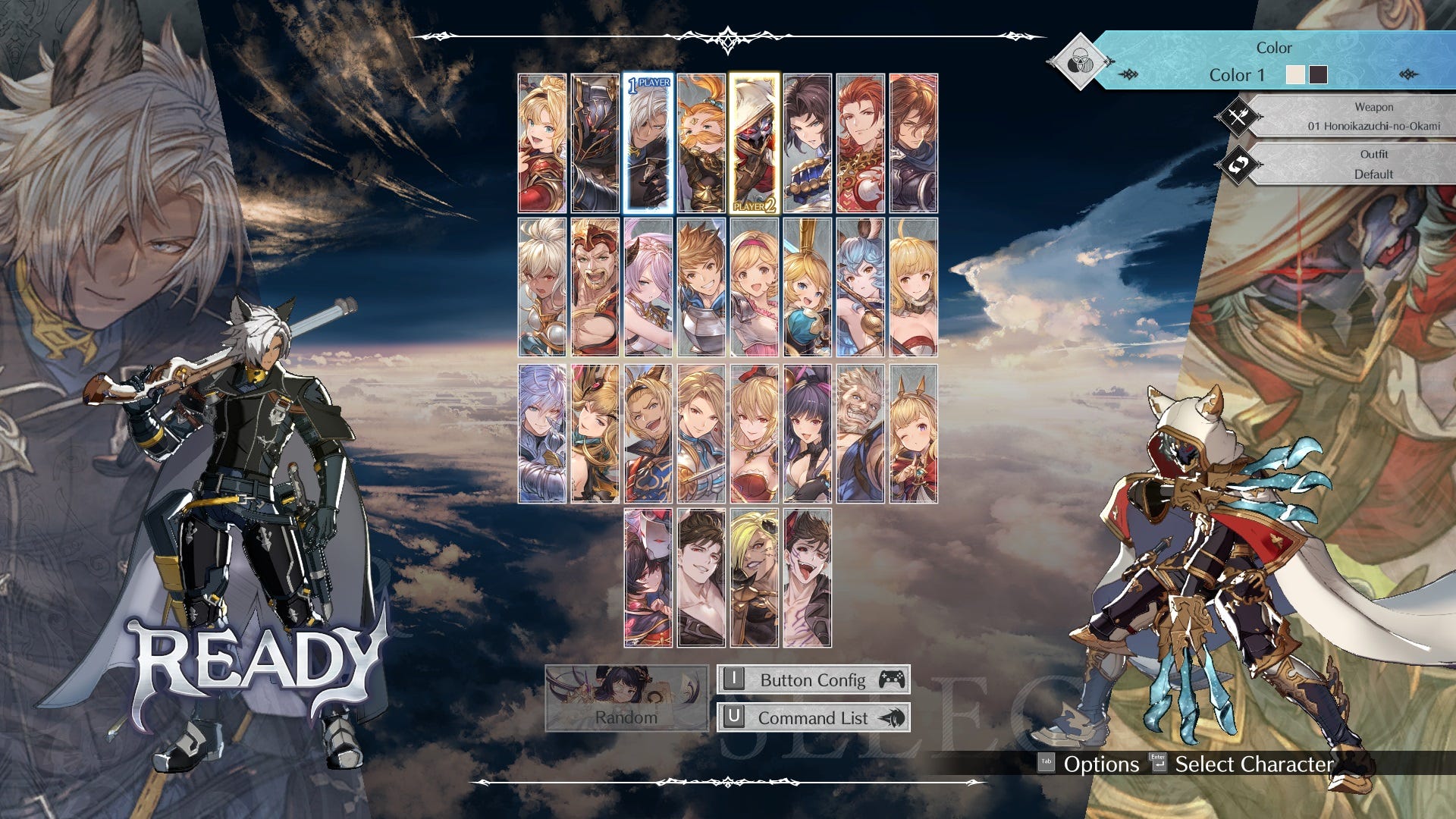Click the wolf emblem on Command List bar
This screenshot has height=819, width=1456.
click(x=895, y=717)
